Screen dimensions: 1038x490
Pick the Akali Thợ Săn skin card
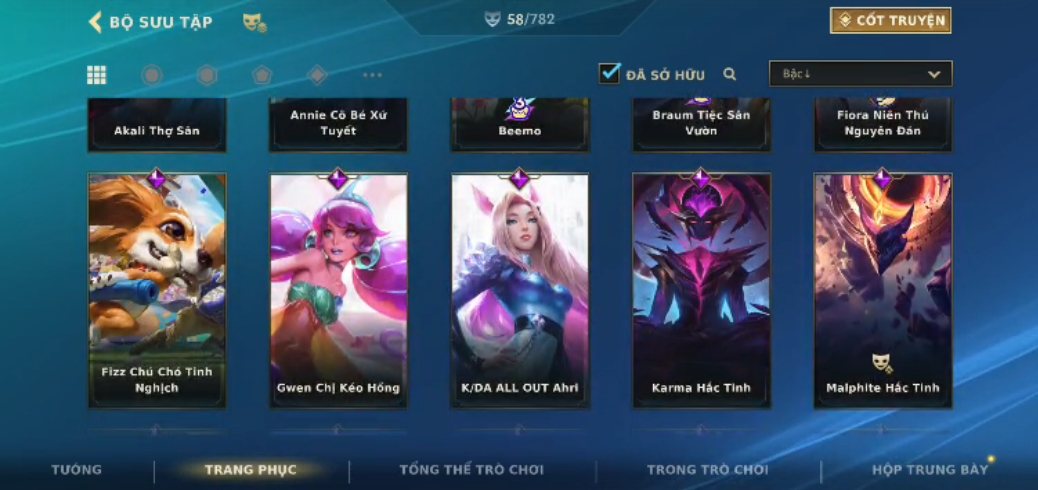pos(157,125)
